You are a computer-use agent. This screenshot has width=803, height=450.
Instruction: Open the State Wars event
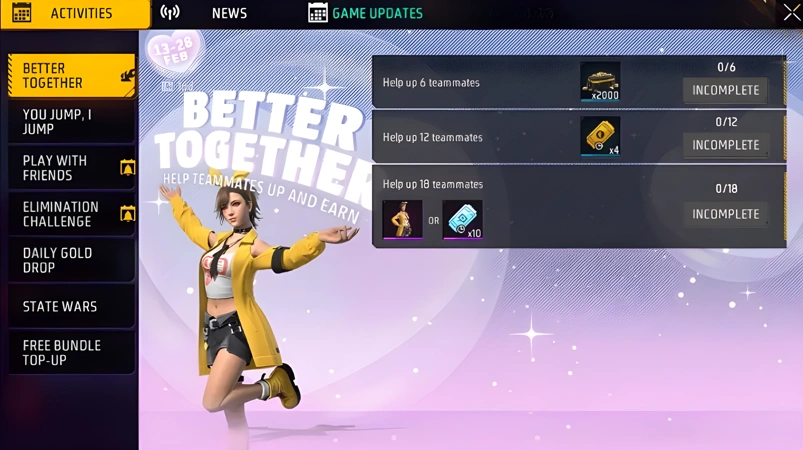point(71,306)
